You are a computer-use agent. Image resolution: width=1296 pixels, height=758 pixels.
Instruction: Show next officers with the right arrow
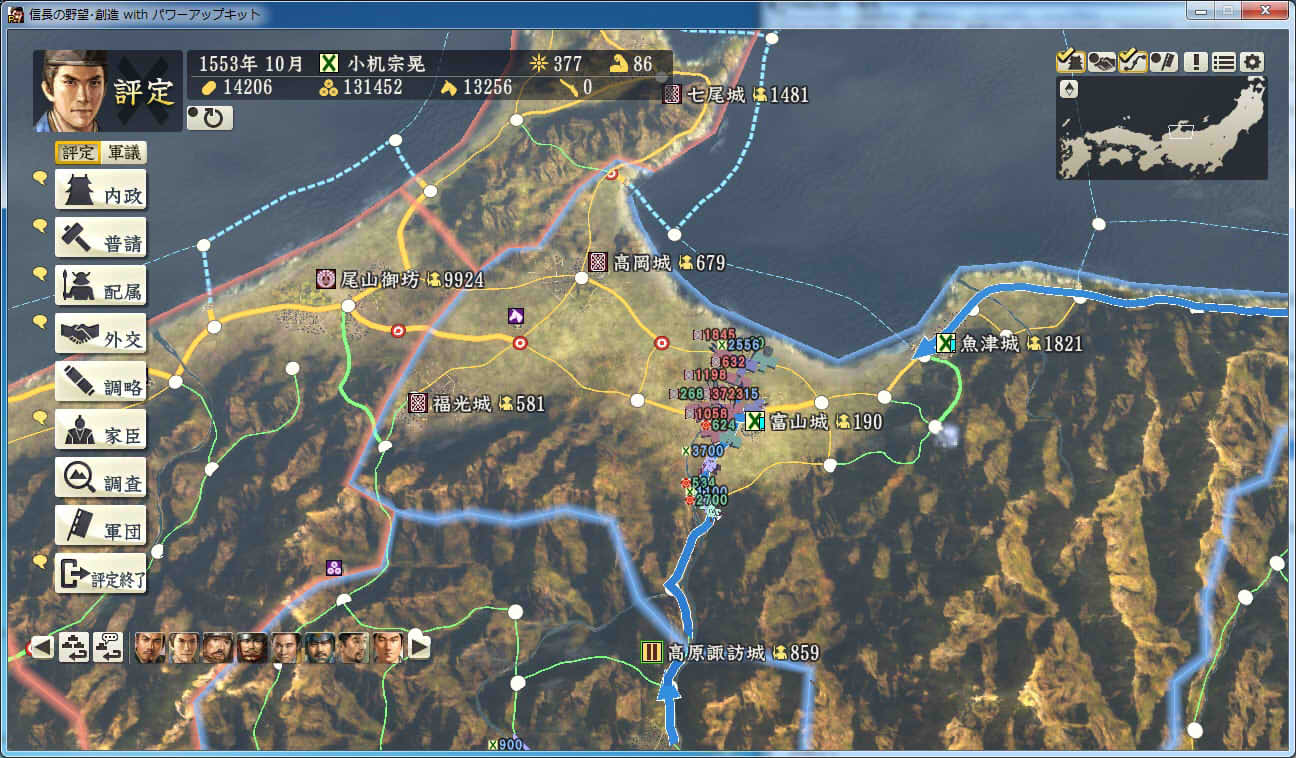[x=419, y=647]
